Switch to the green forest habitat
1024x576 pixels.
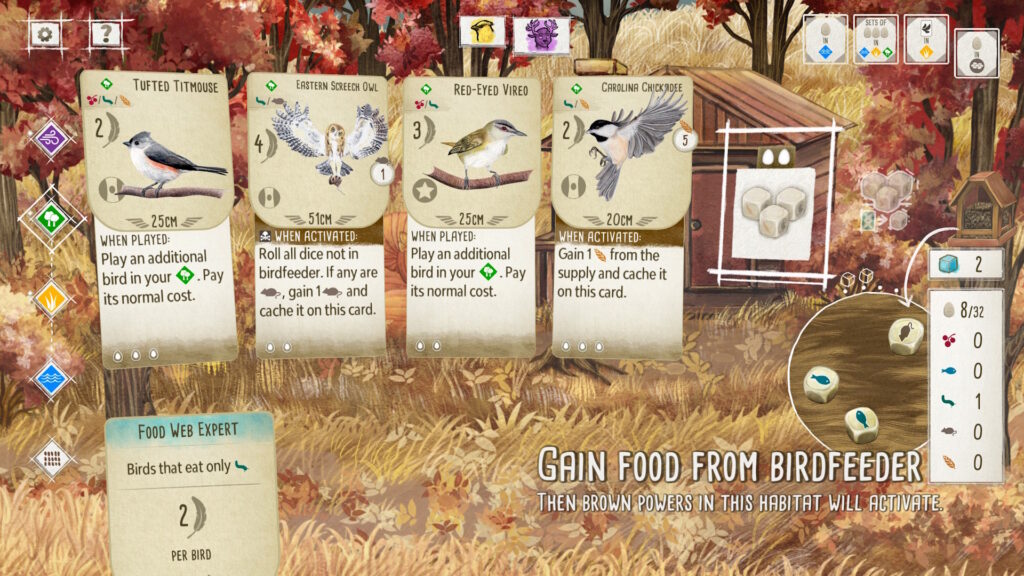click(51, 217)
